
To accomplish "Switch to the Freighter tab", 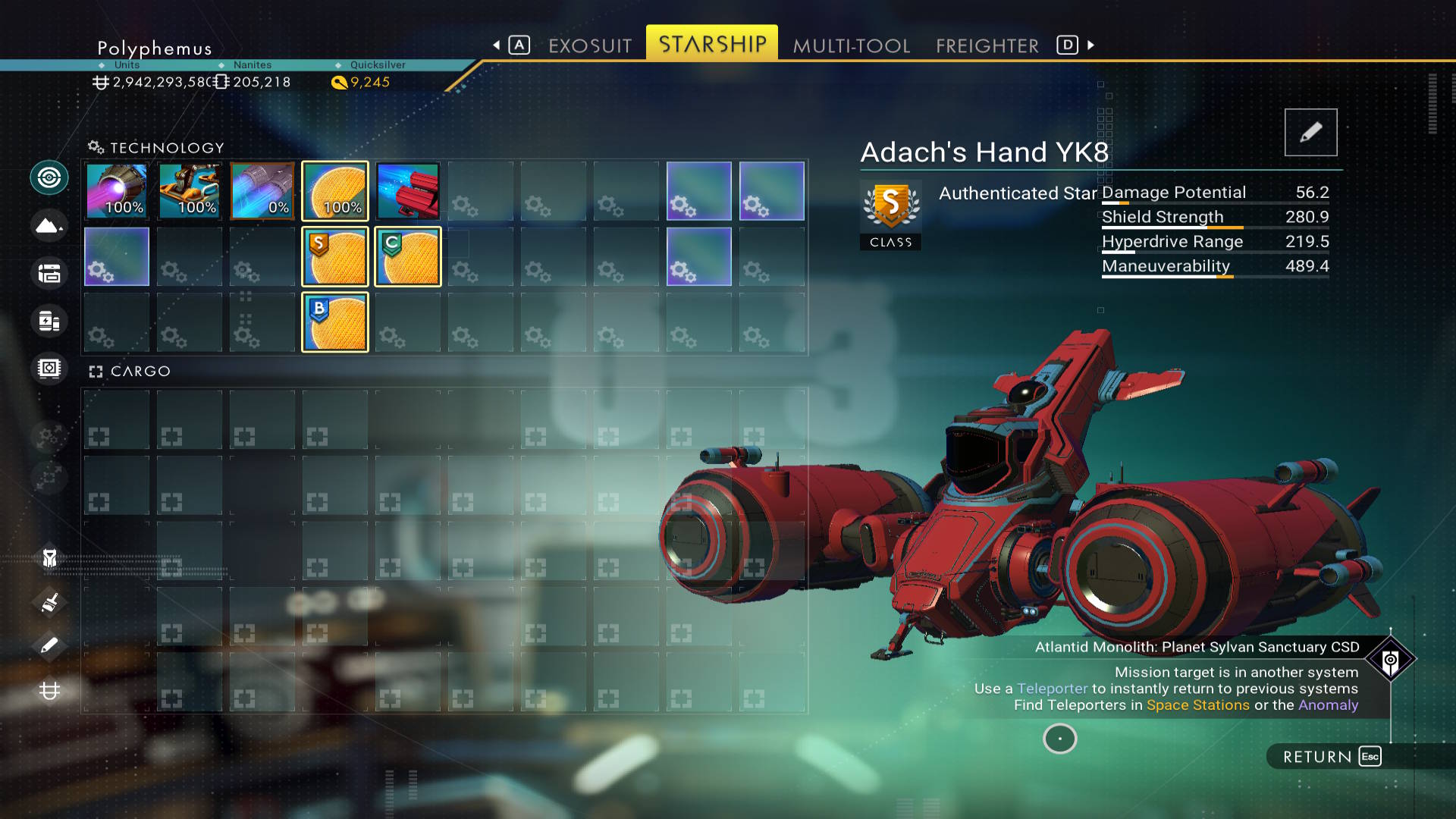I will [987, 45].
